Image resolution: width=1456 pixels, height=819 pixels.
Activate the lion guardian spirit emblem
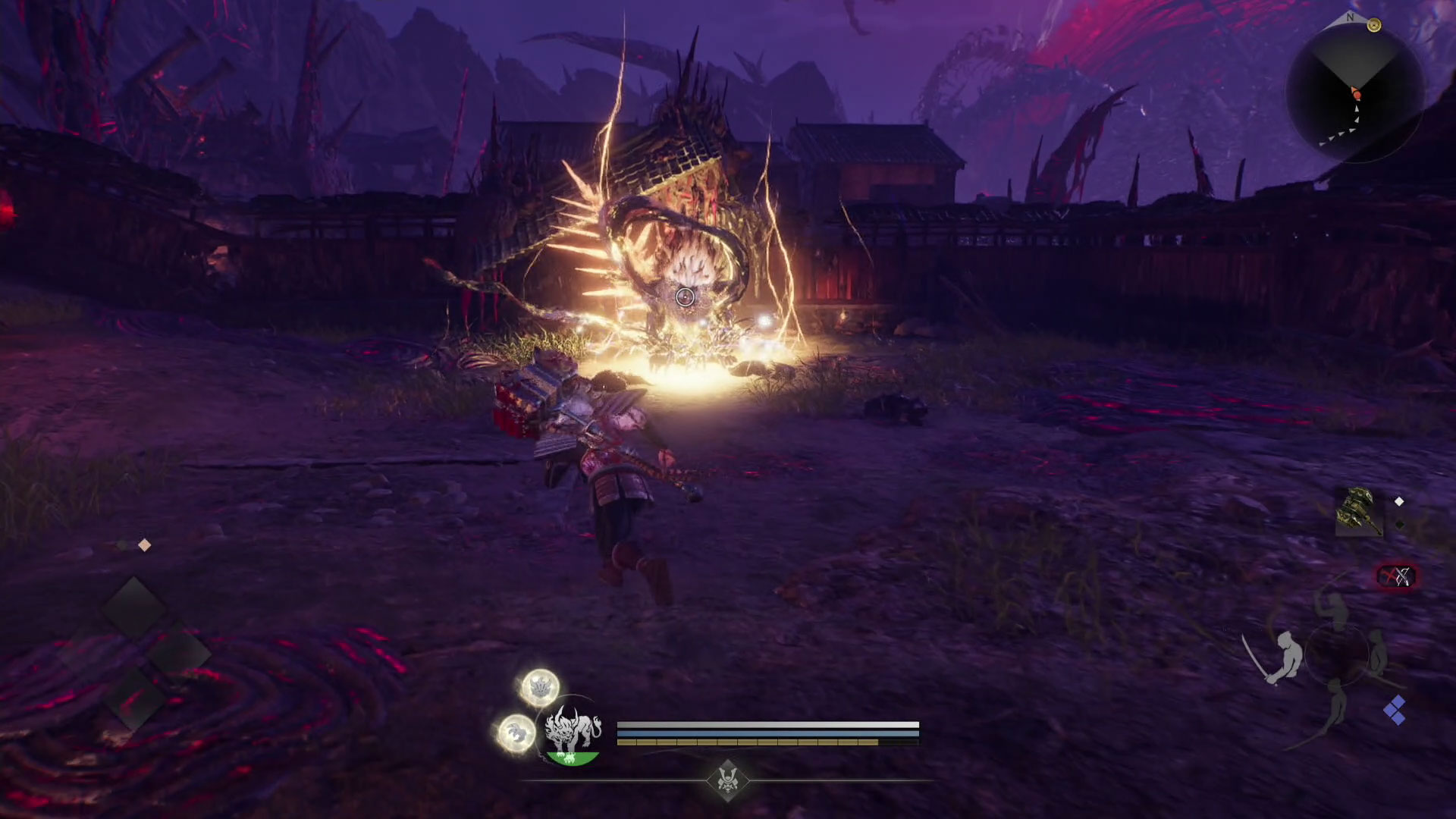click(573, 734)
